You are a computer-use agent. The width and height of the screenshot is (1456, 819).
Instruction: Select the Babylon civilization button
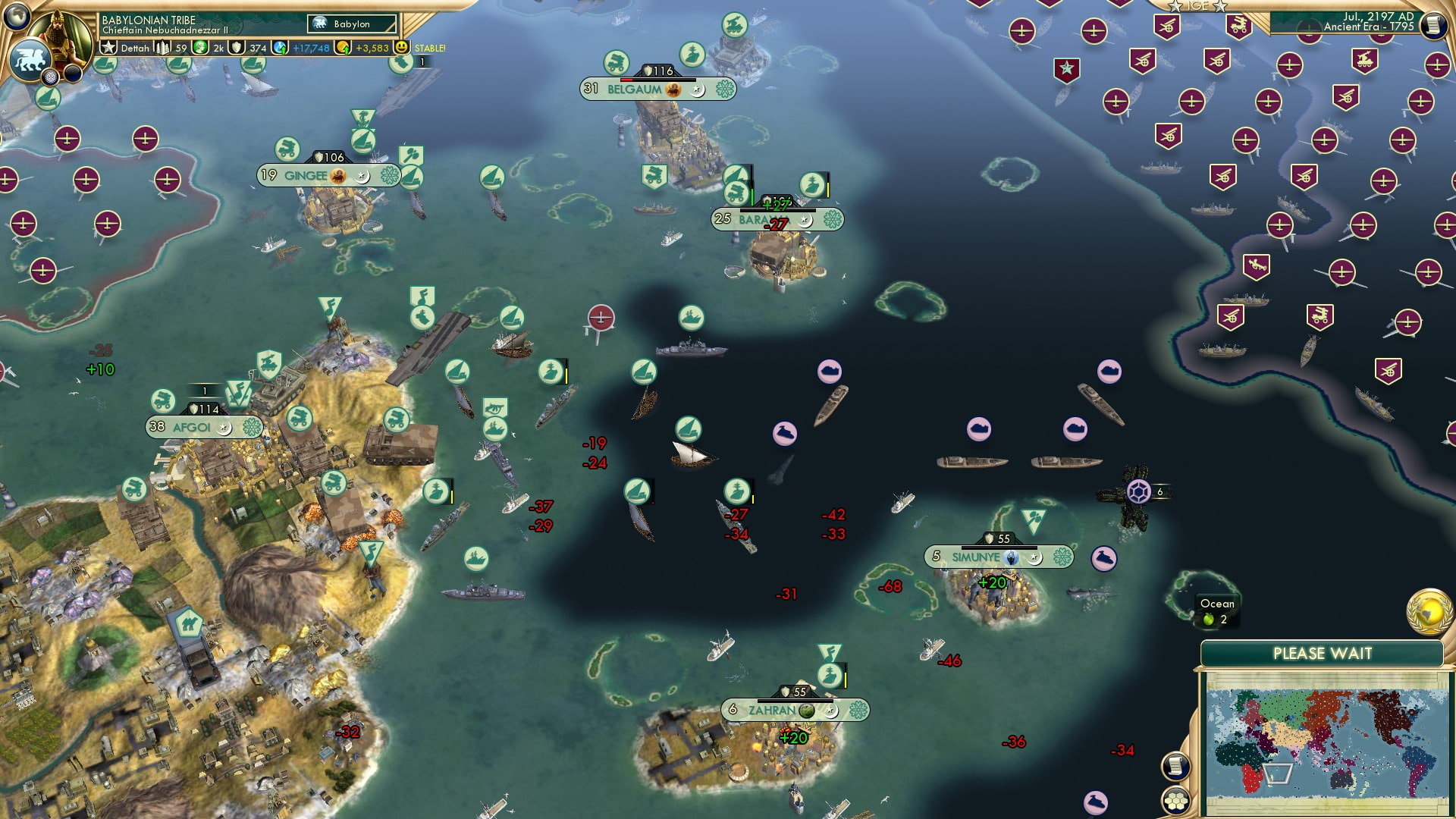pyautogui.click(x=352, y=24)
